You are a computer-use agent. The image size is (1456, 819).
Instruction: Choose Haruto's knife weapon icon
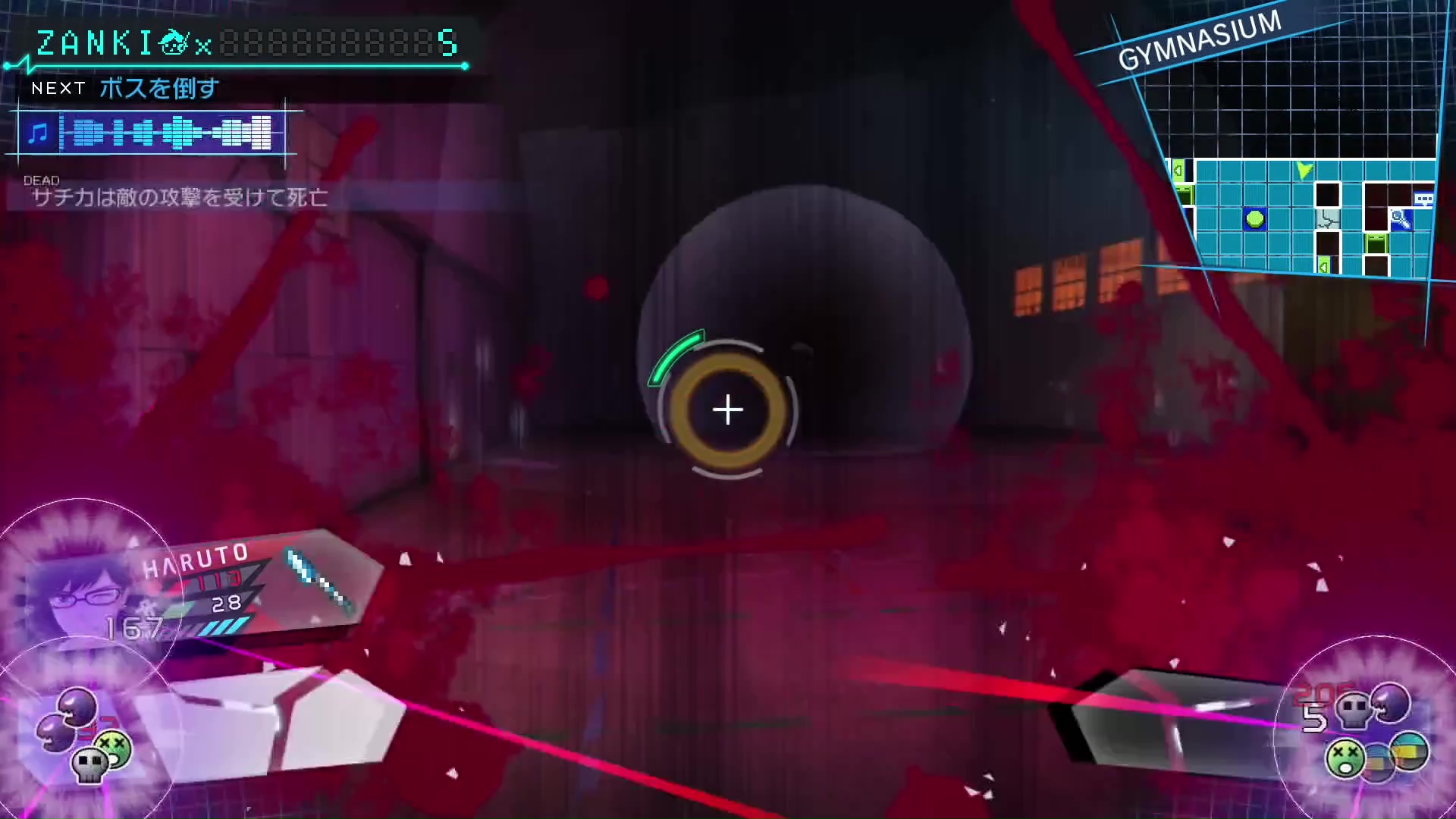[x=319, y=580]
